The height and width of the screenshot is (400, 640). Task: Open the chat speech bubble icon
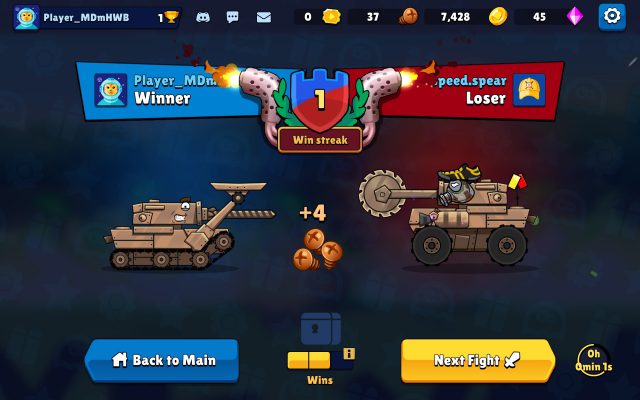point(233,17)
